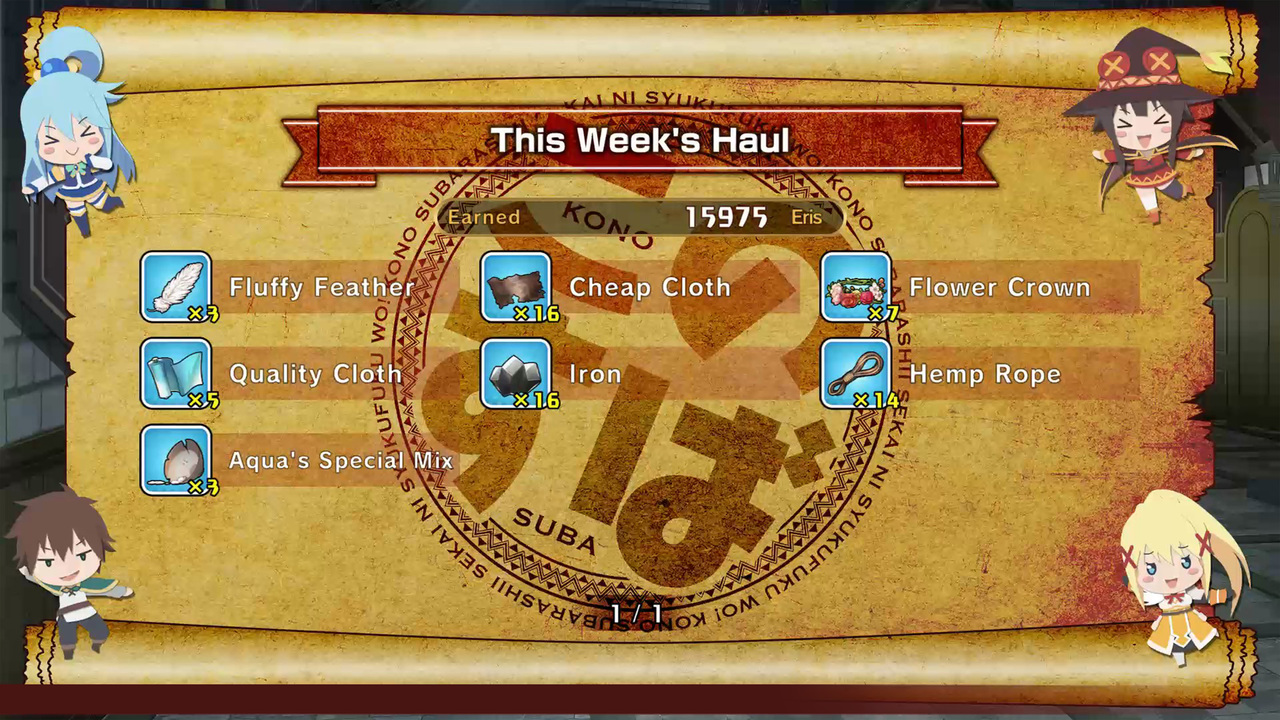Viewport: 1280px width, 720px height.
Task: Select the Fluffy Feather item icon
Action: coord(176,287)
